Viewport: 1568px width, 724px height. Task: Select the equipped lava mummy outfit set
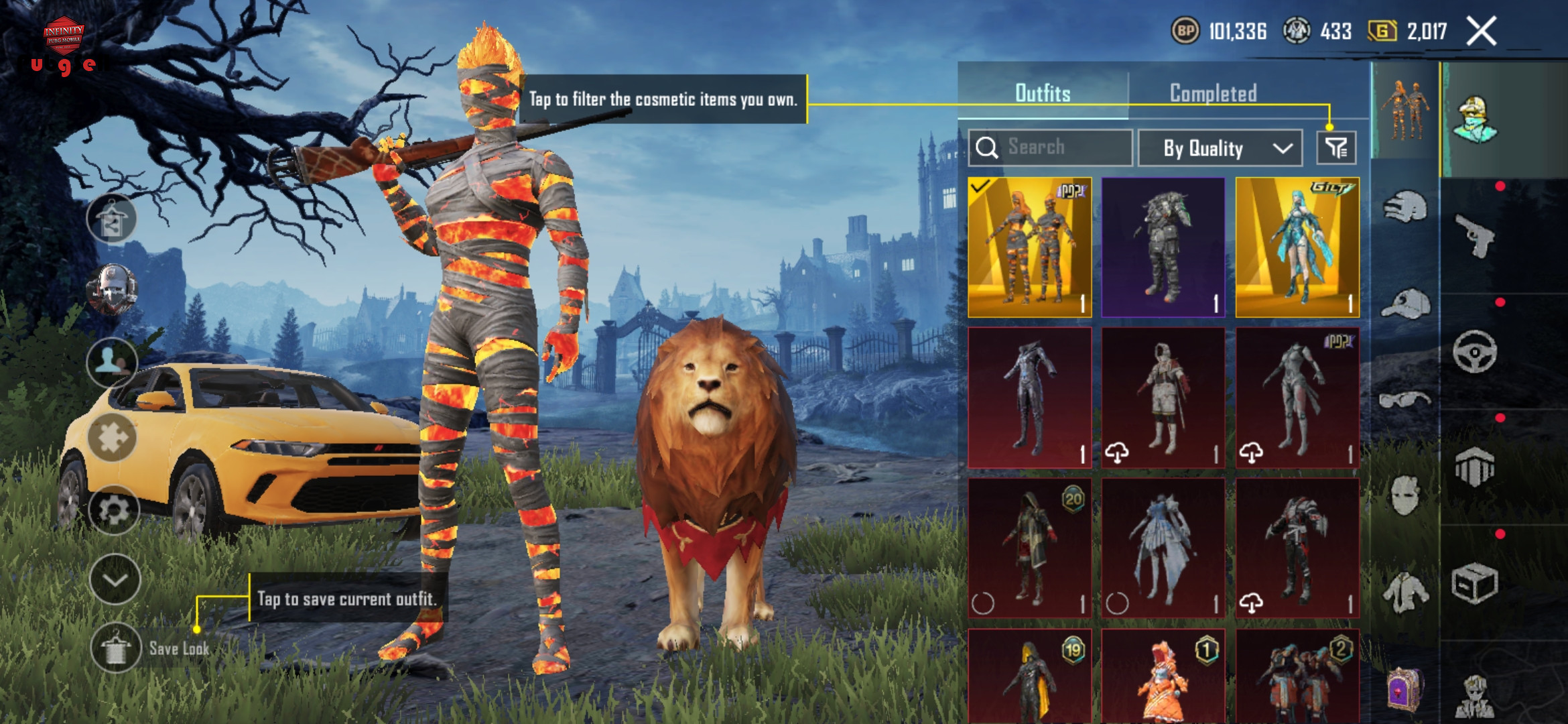pyautogui.click(x=1030, y=247)
